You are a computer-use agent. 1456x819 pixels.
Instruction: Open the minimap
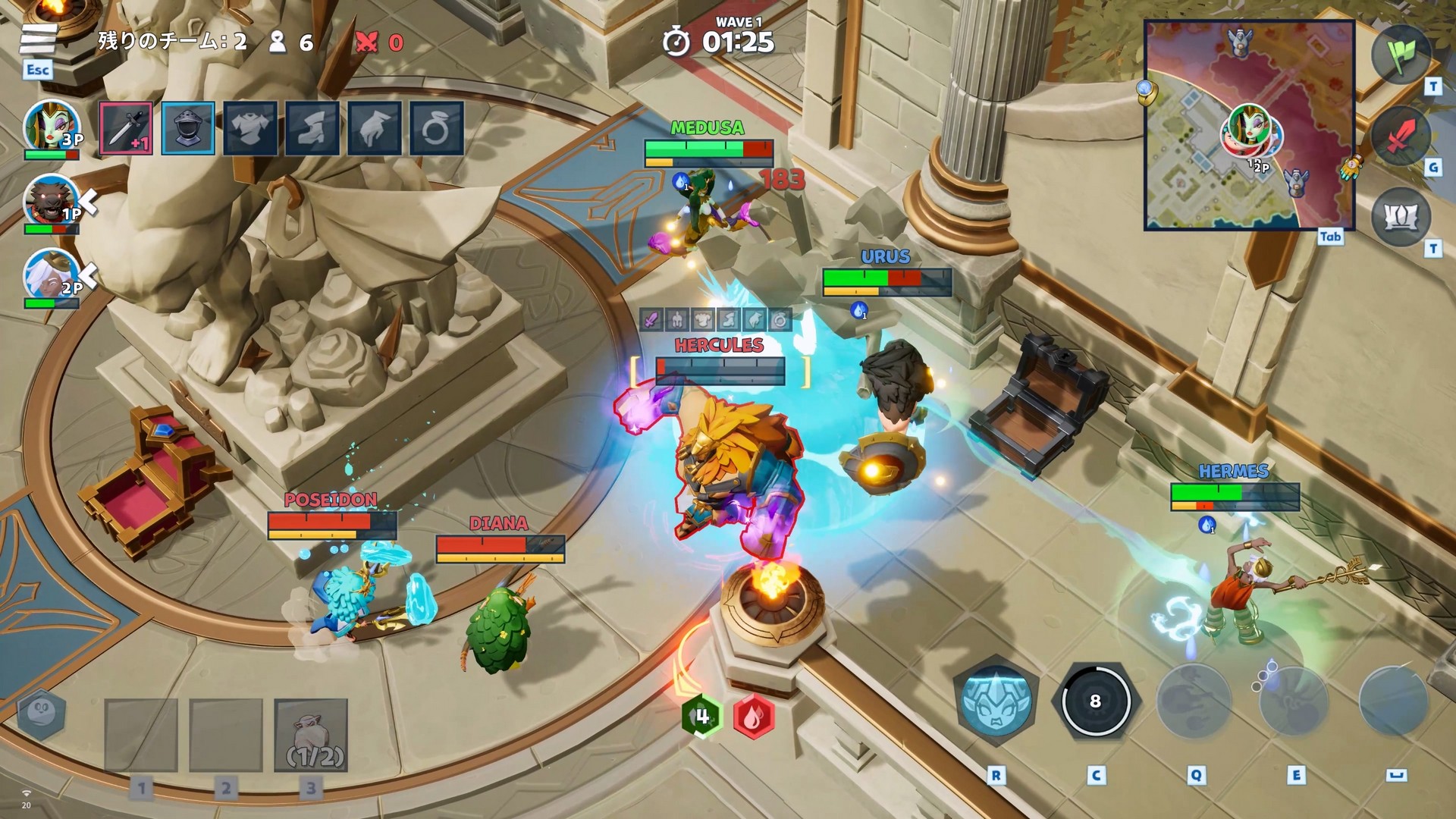coord(1249,125)
